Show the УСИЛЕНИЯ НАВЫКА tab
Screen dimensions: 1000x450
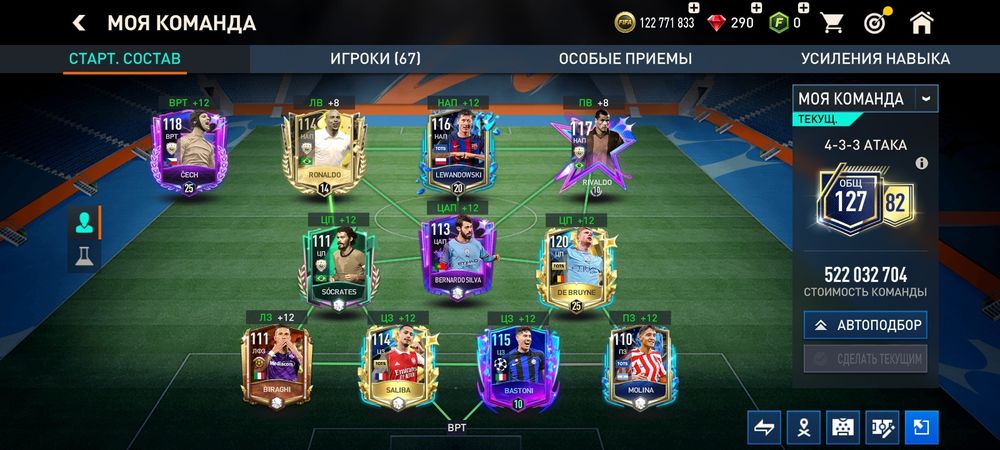875,59
